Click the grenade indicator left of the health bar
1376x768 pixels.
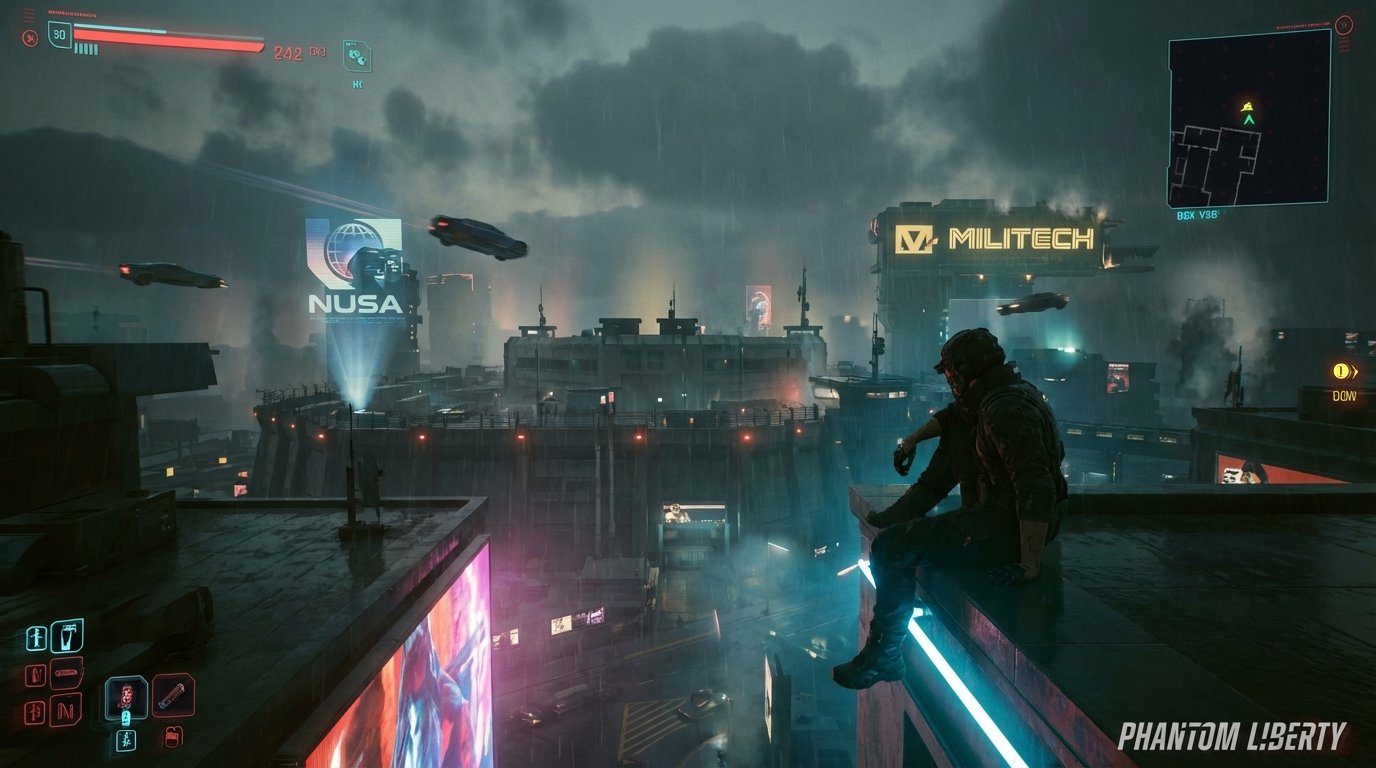point(30,37)
